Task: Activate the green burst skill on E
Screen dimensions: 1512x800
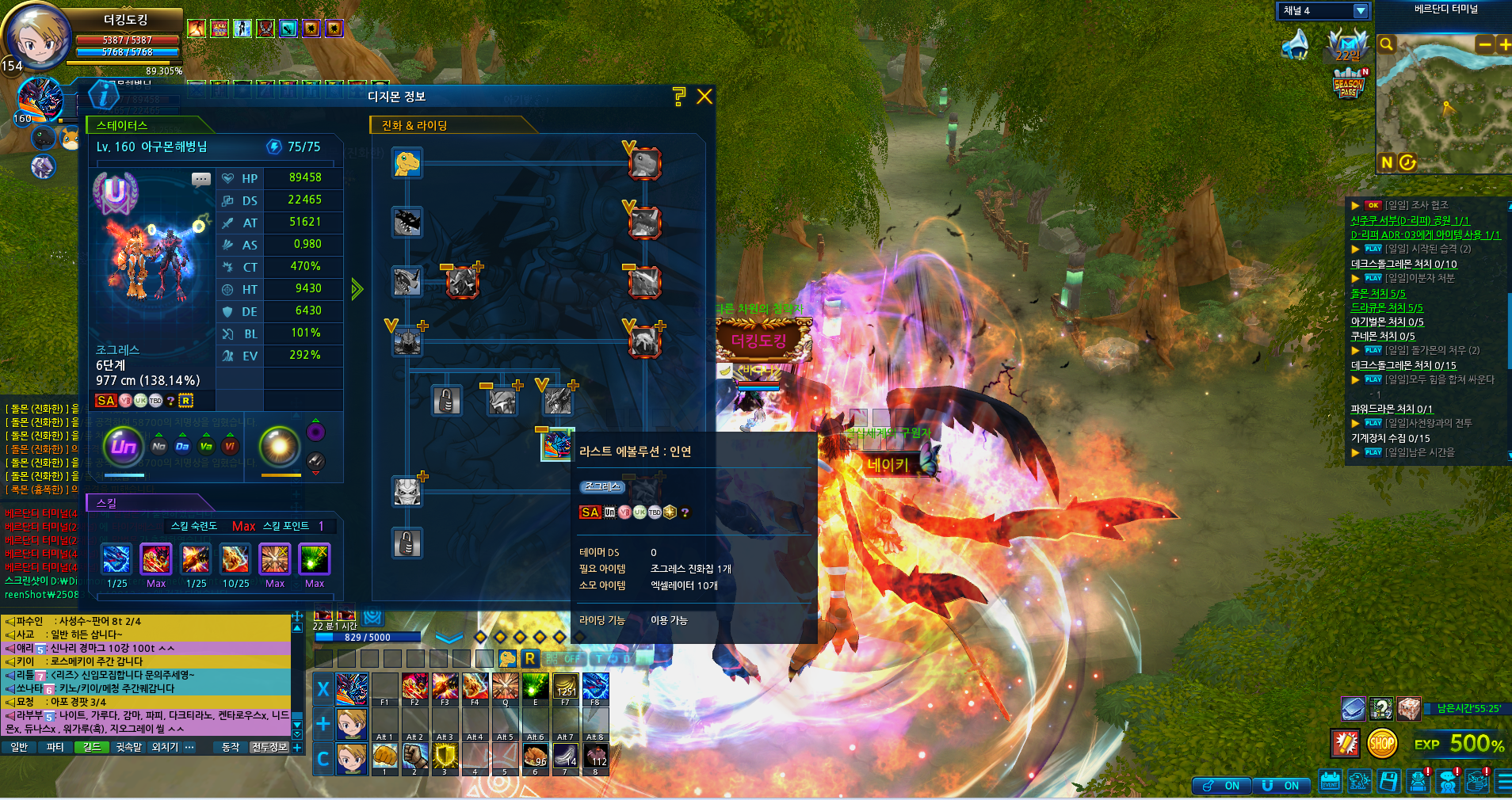Action: (535, 686)
